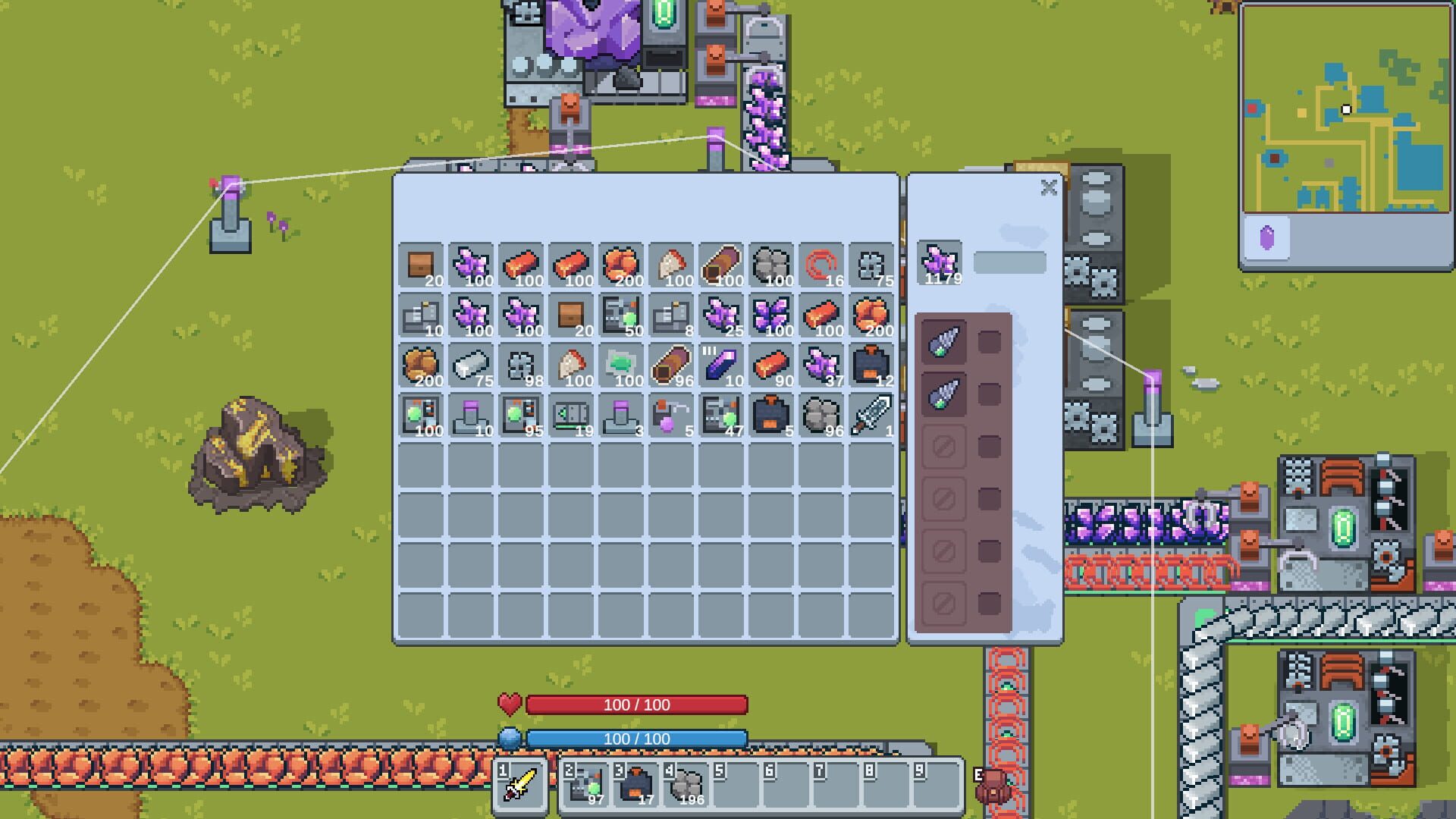Click the green gel item counting 100
Viewport: 1456px width, 819px height.
(622, 366)
